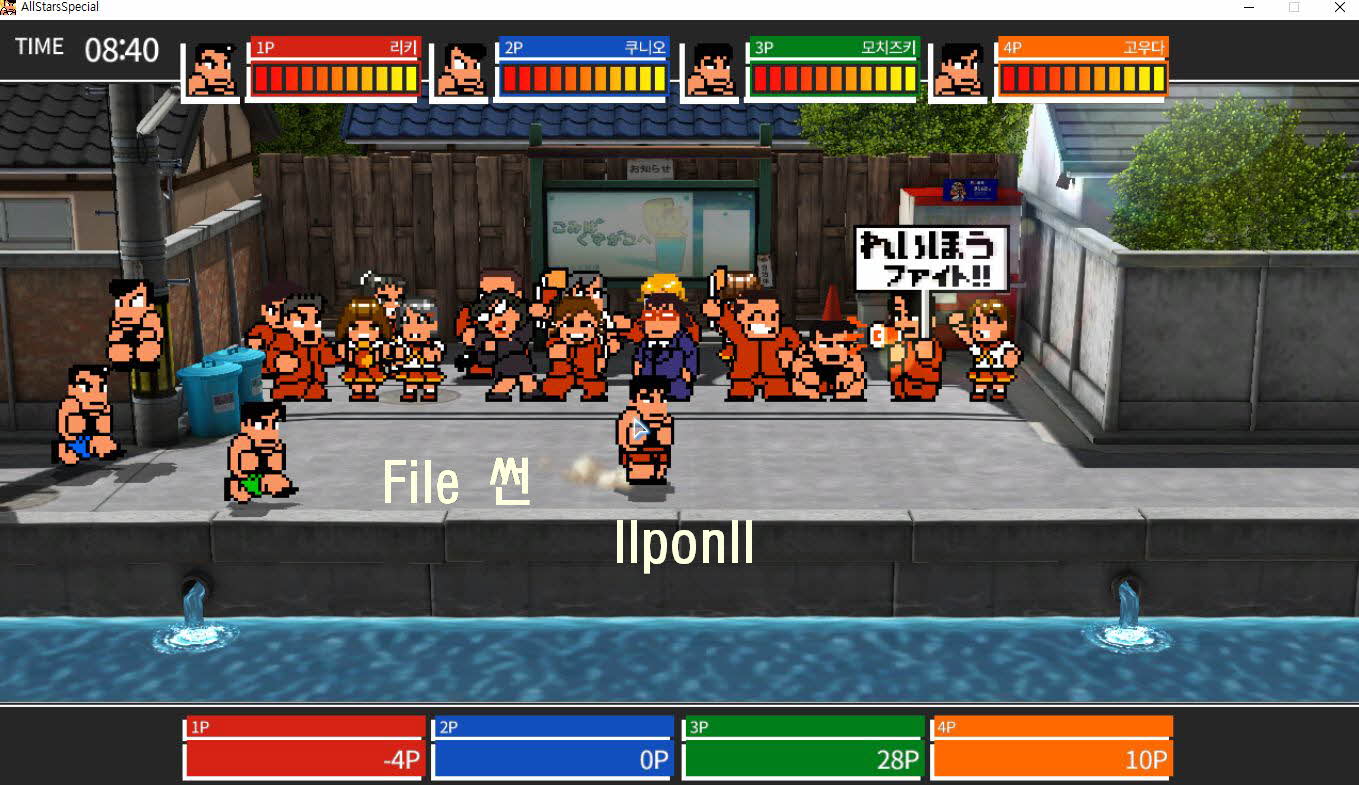Close the AllStarsSpecial window

click(1339, 7)
